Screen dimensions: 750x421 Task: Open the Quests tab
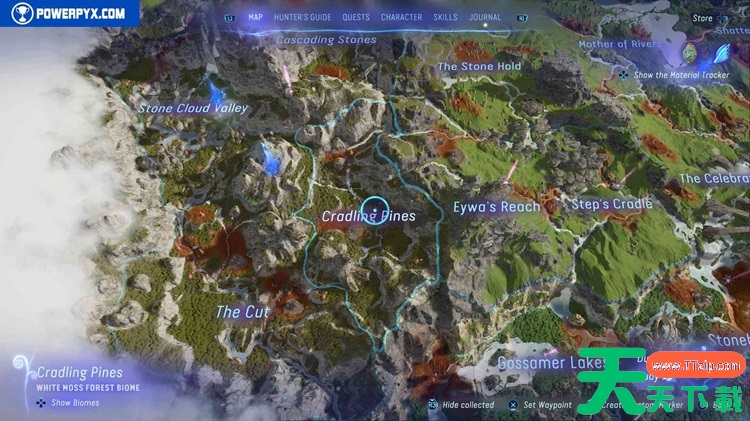[355, 17]
